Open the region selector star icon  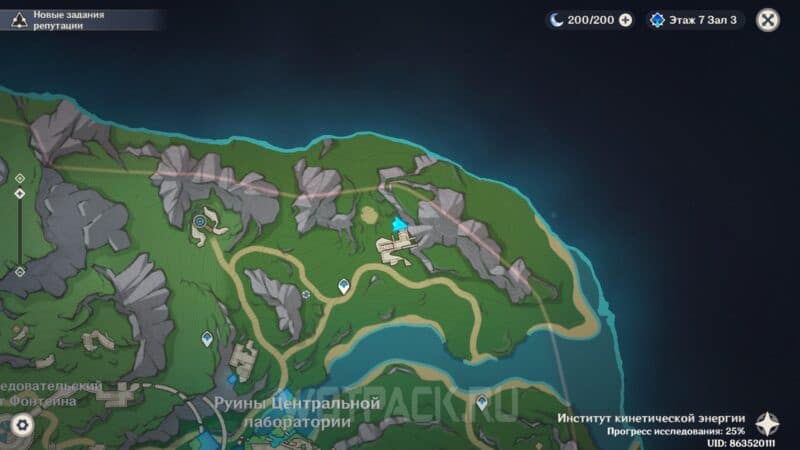point(768,423)
